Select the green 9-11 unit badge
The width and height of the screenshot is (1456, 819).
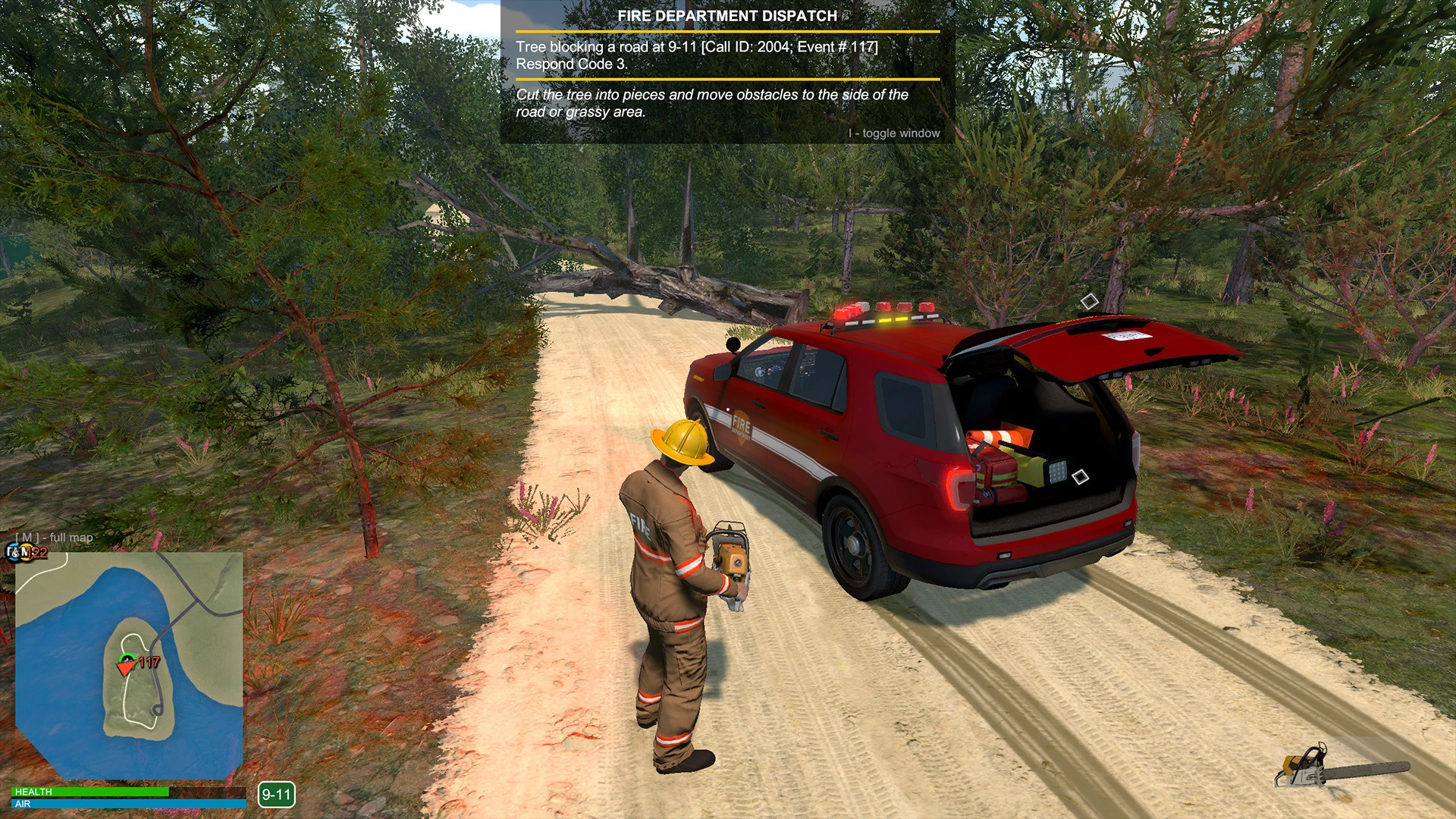pyautogui.click(x=276, y=795)
